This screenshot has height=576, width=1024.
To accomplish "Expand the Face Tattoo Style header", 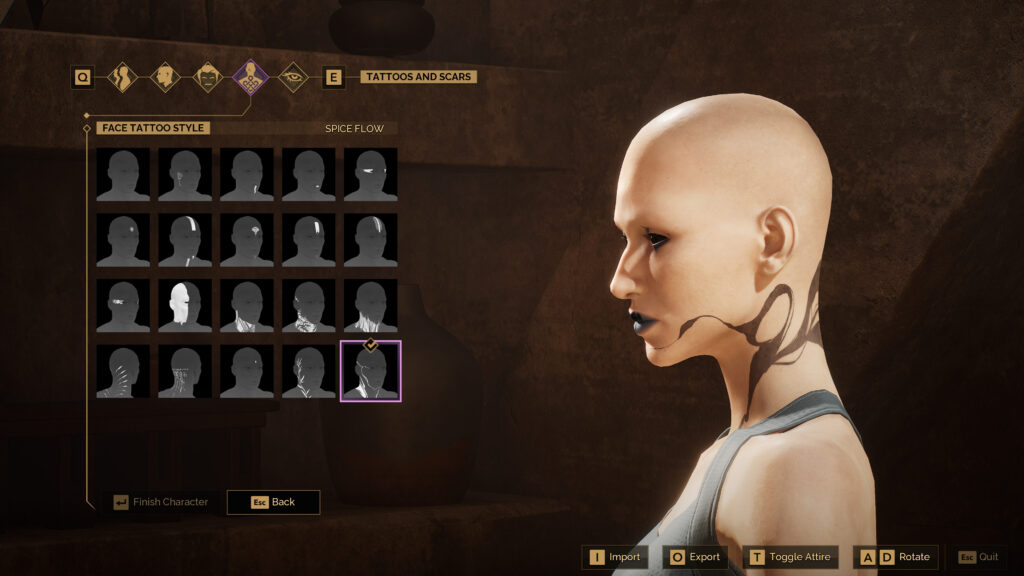I will coord(154,128).
